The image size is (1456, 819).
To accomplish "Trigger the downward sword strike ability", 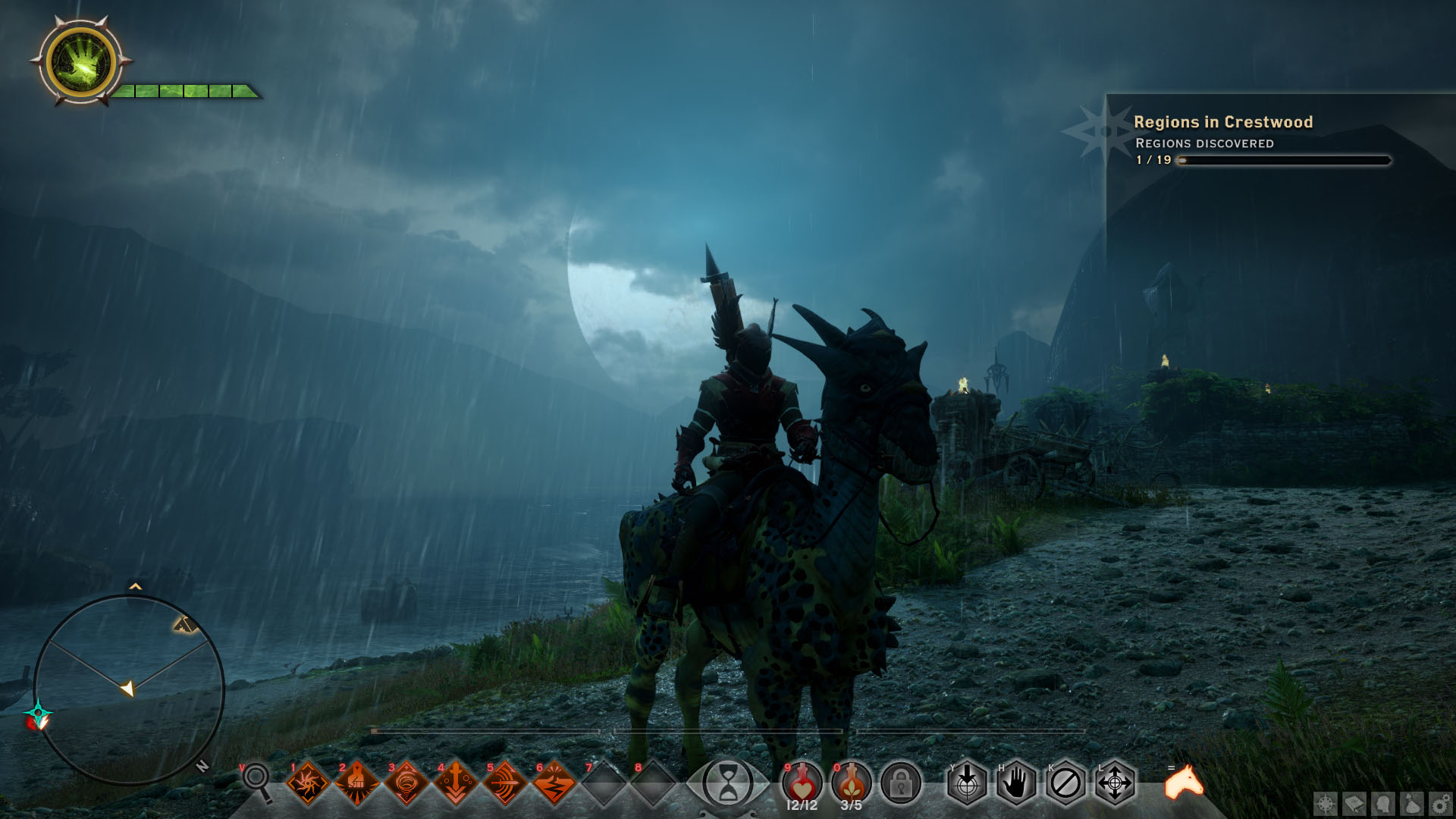I will coord(456,783).
